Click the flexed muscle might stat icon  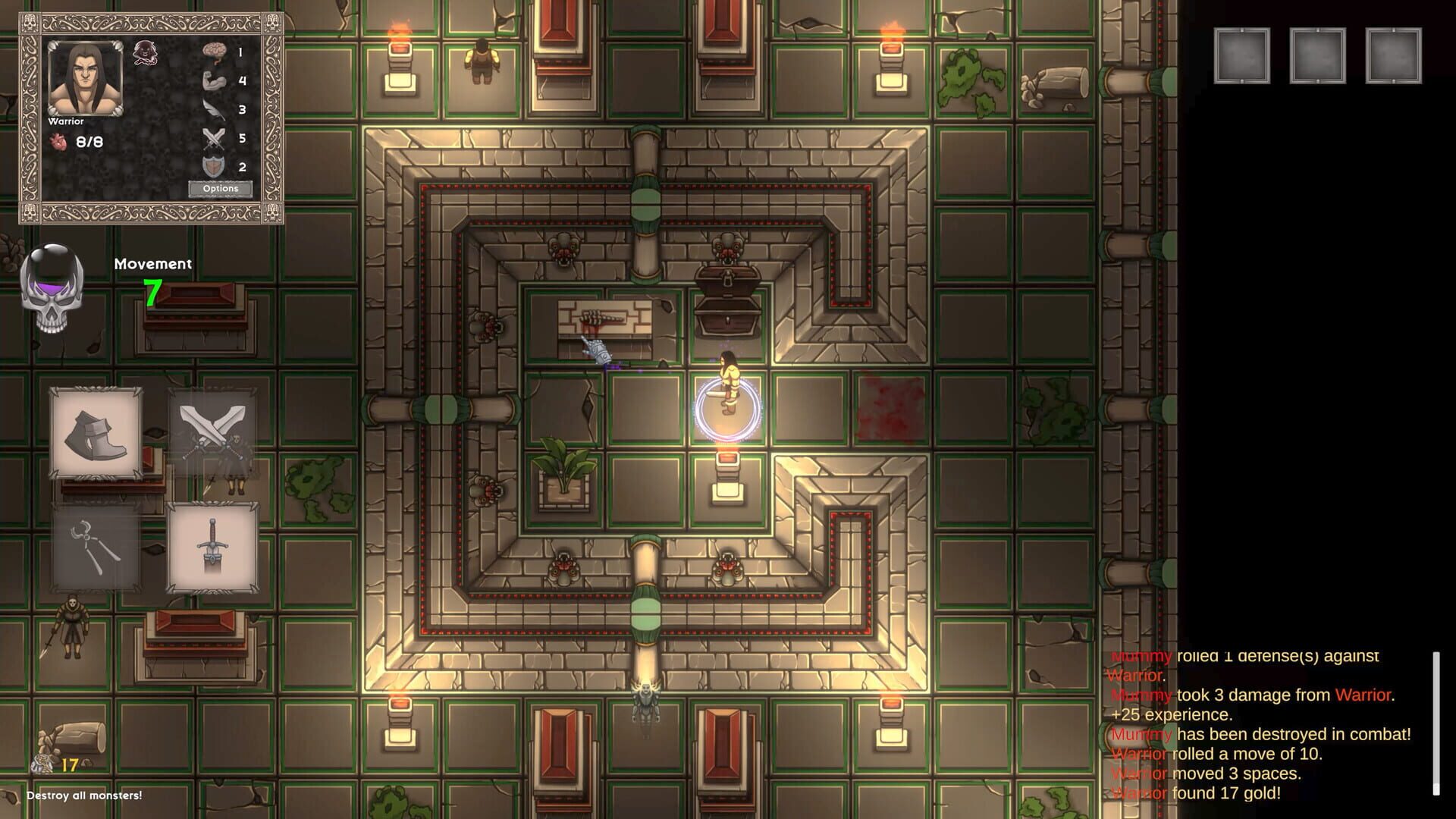click(x=216, y=80)
